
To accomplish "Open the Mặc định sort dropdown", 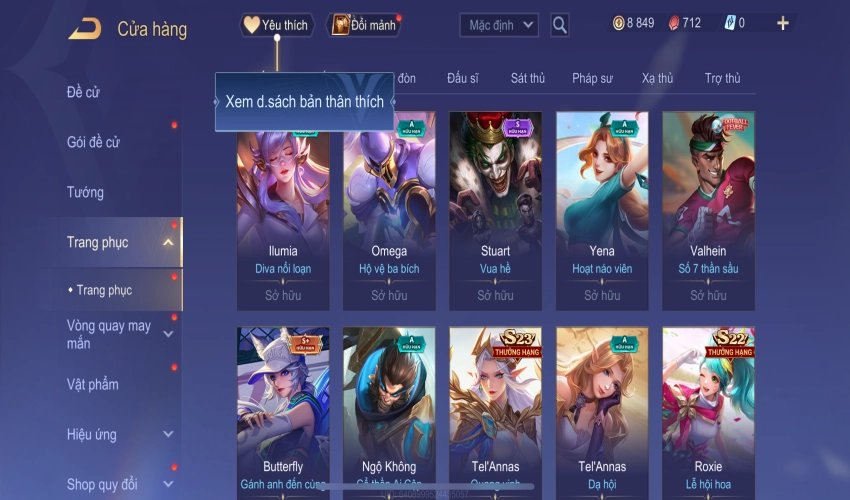I will 499,24.
